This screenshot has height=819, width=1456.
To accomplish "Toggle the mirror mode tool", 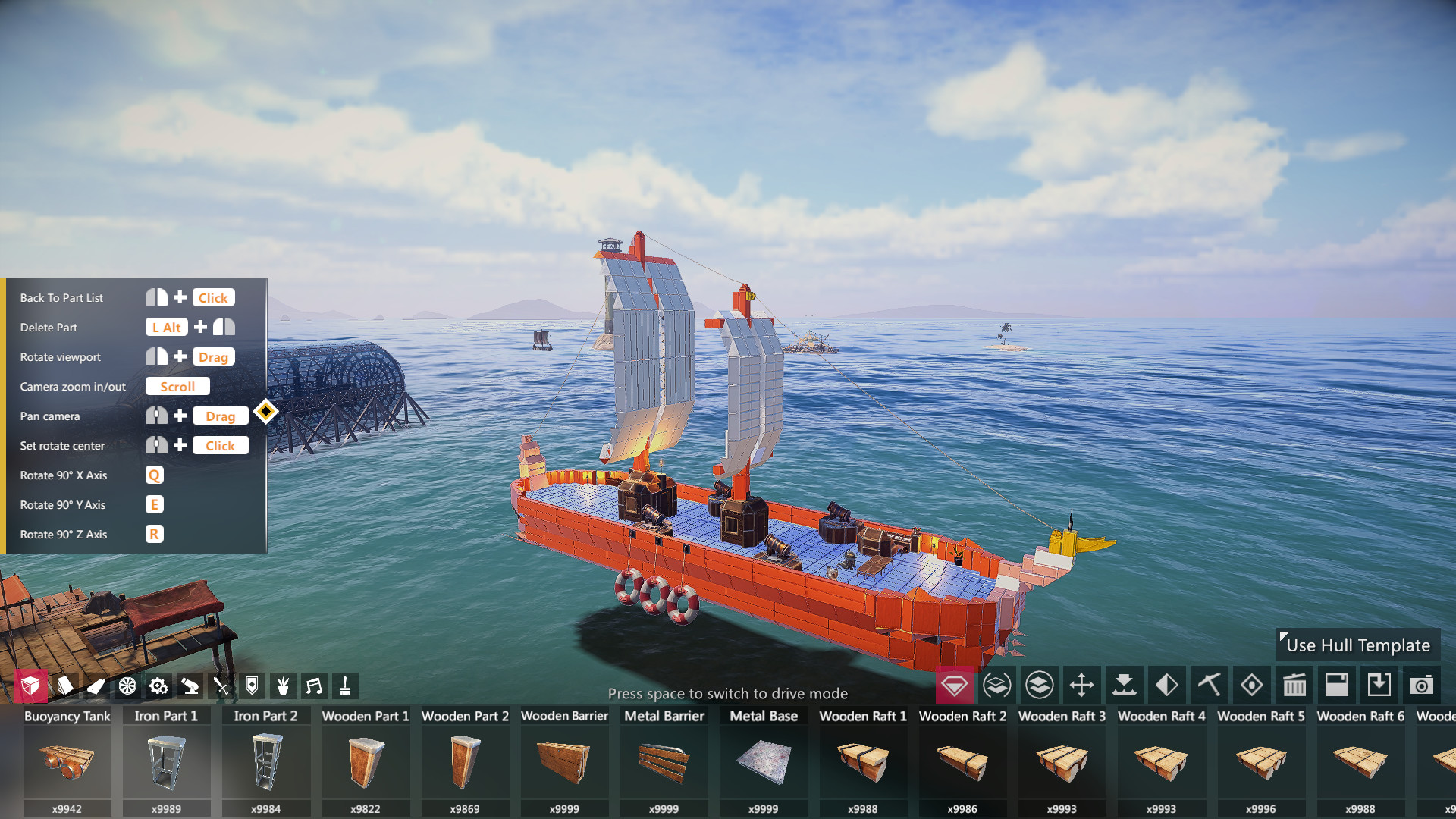I will 1166,686.
